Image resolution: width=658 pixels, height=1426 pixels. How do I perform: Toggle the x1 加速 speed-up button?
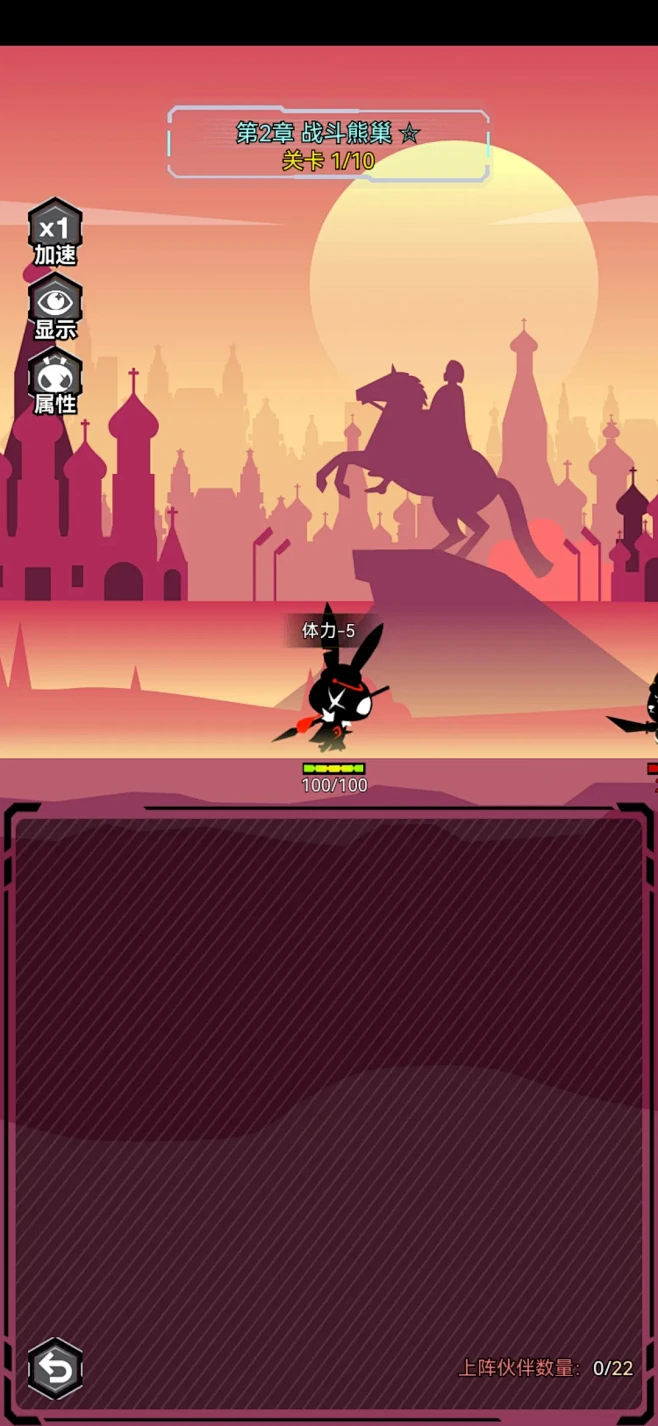pos(55,233)
